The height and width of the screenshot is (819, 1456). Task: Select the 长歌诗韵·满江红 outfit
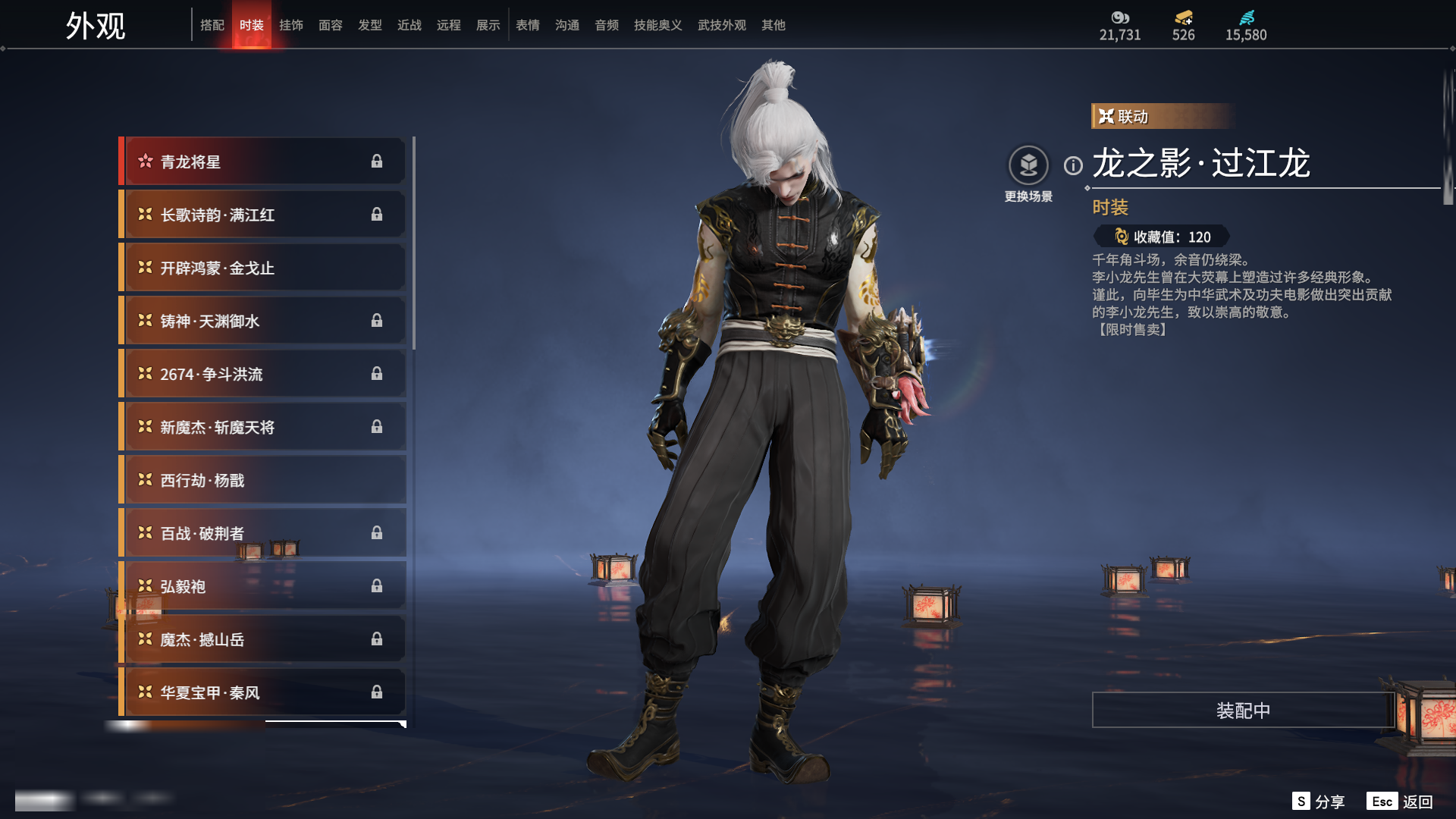pos(262,215)
